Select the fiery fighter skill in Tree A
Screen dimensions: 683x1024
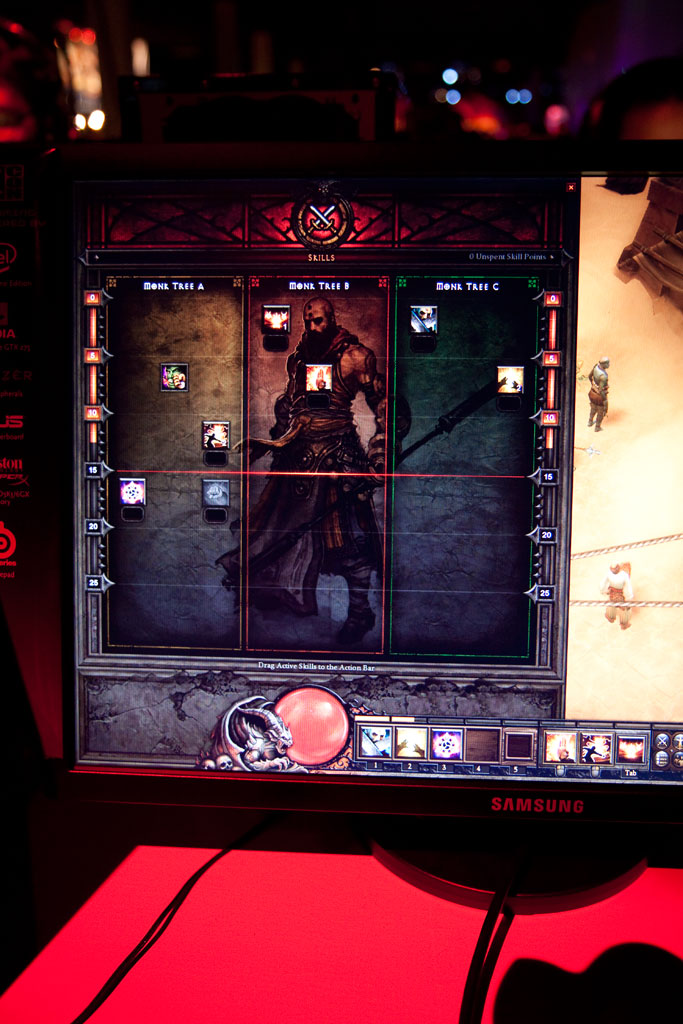[216, 435]
